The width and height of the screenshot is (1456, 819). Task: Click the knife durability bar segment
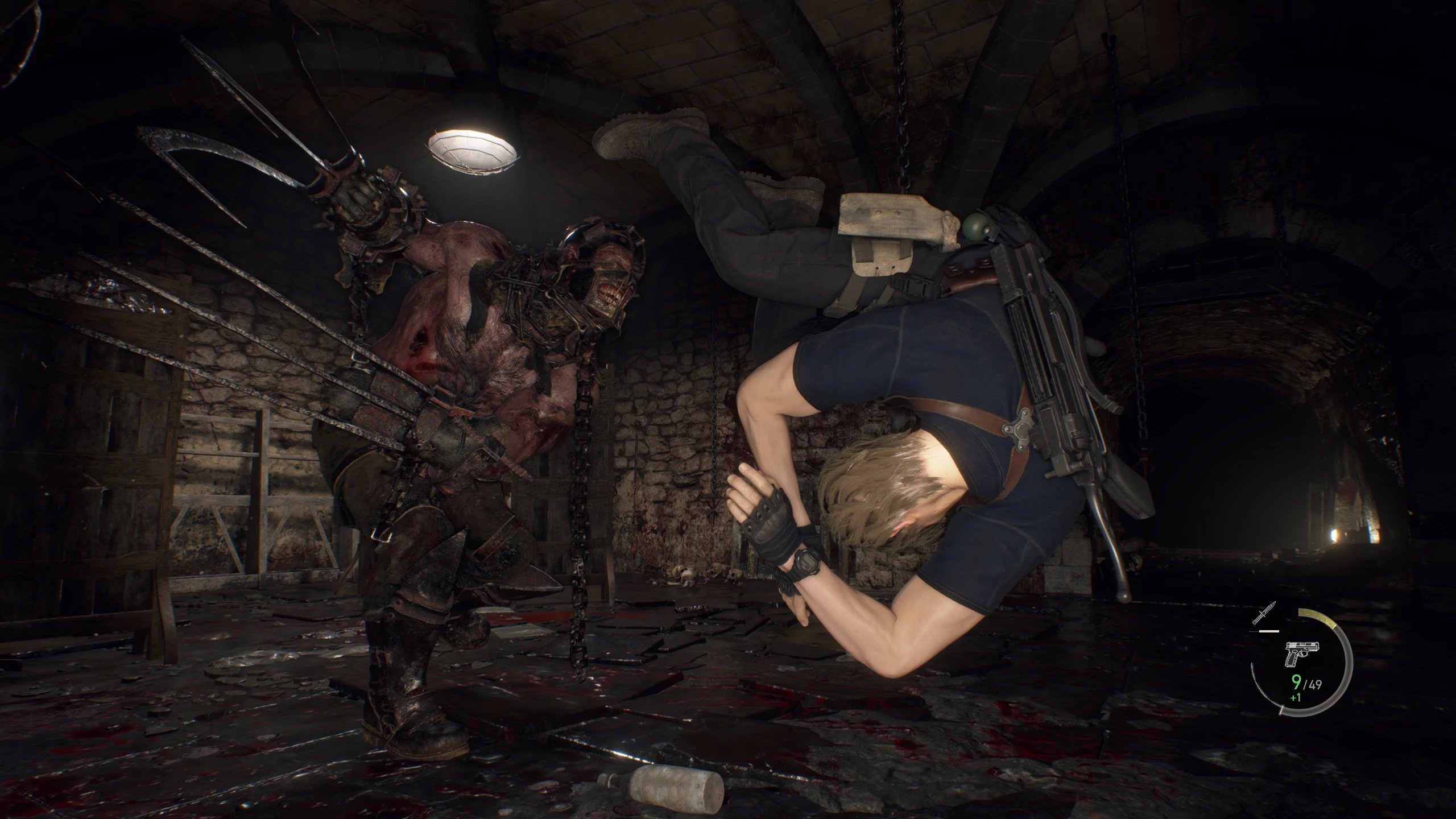[x=1269, y=631]
